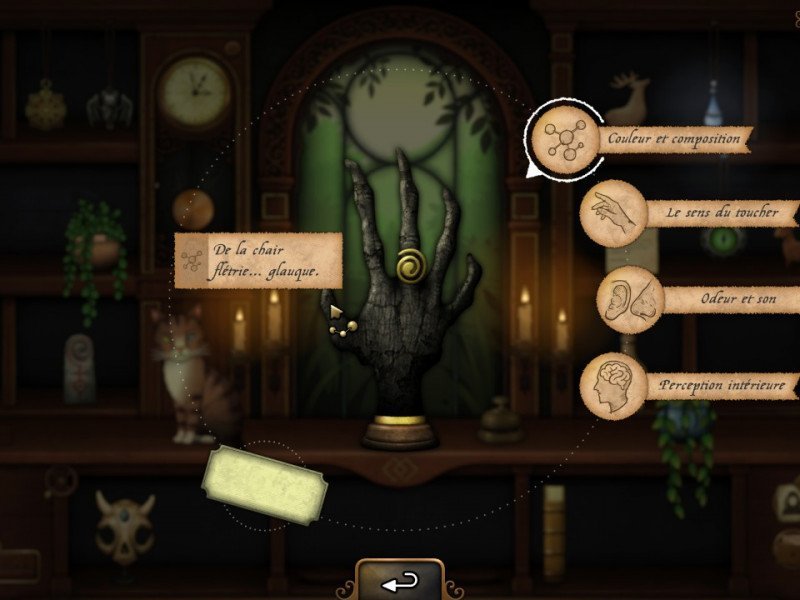Screen dimensions: 800x600
Task: Click the back arrow button
Action: [400, 580]
